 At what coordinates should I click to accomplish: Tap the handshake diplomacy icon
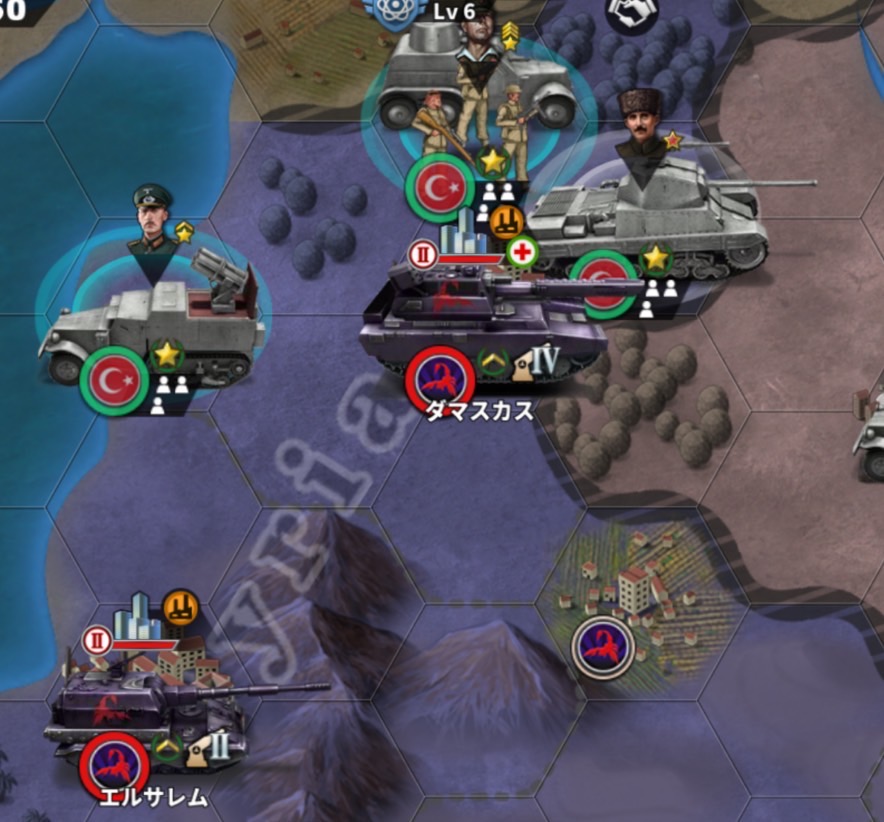click(633, 14)
